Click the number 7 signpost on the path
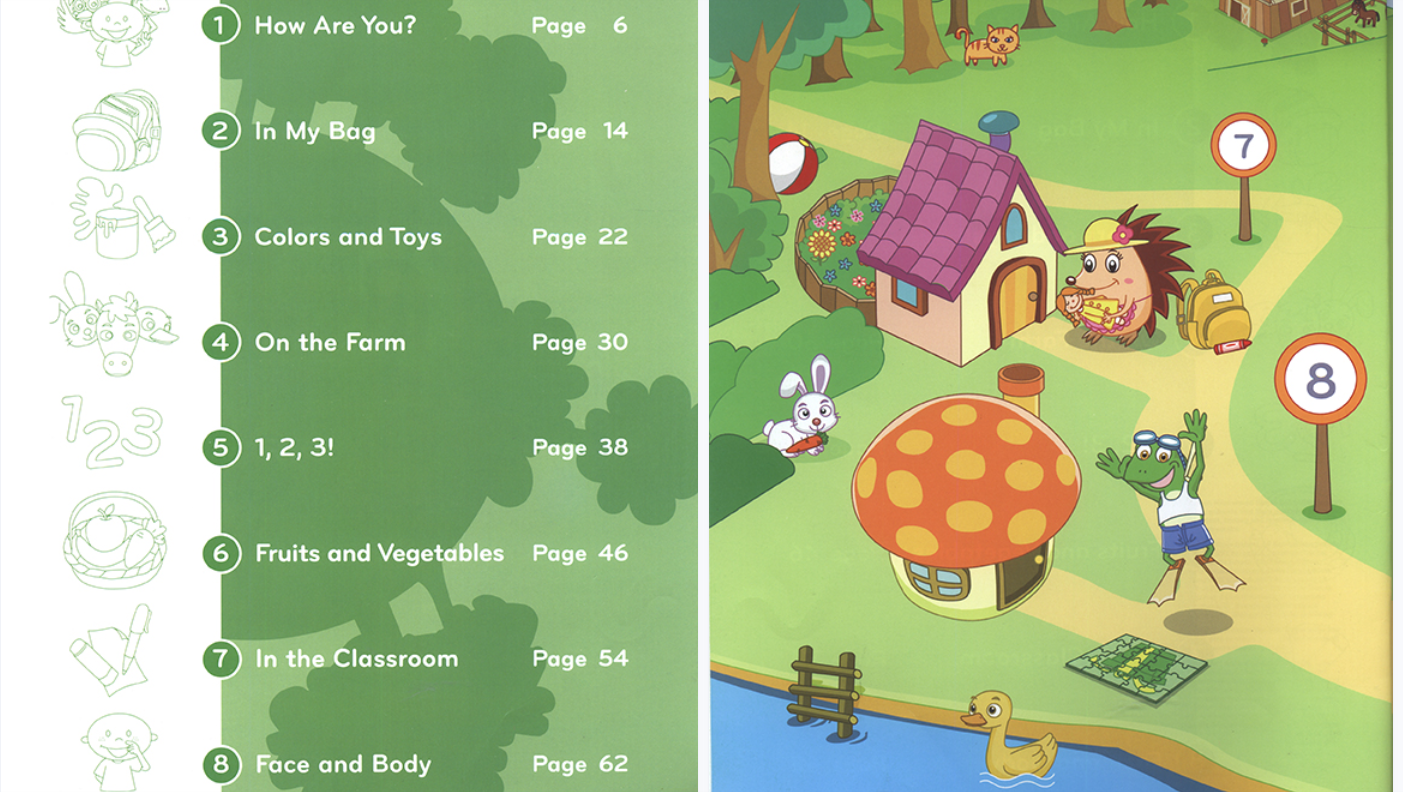Image resolution: width=1403 pixels, height=792 pixels. coord(1243,147)
